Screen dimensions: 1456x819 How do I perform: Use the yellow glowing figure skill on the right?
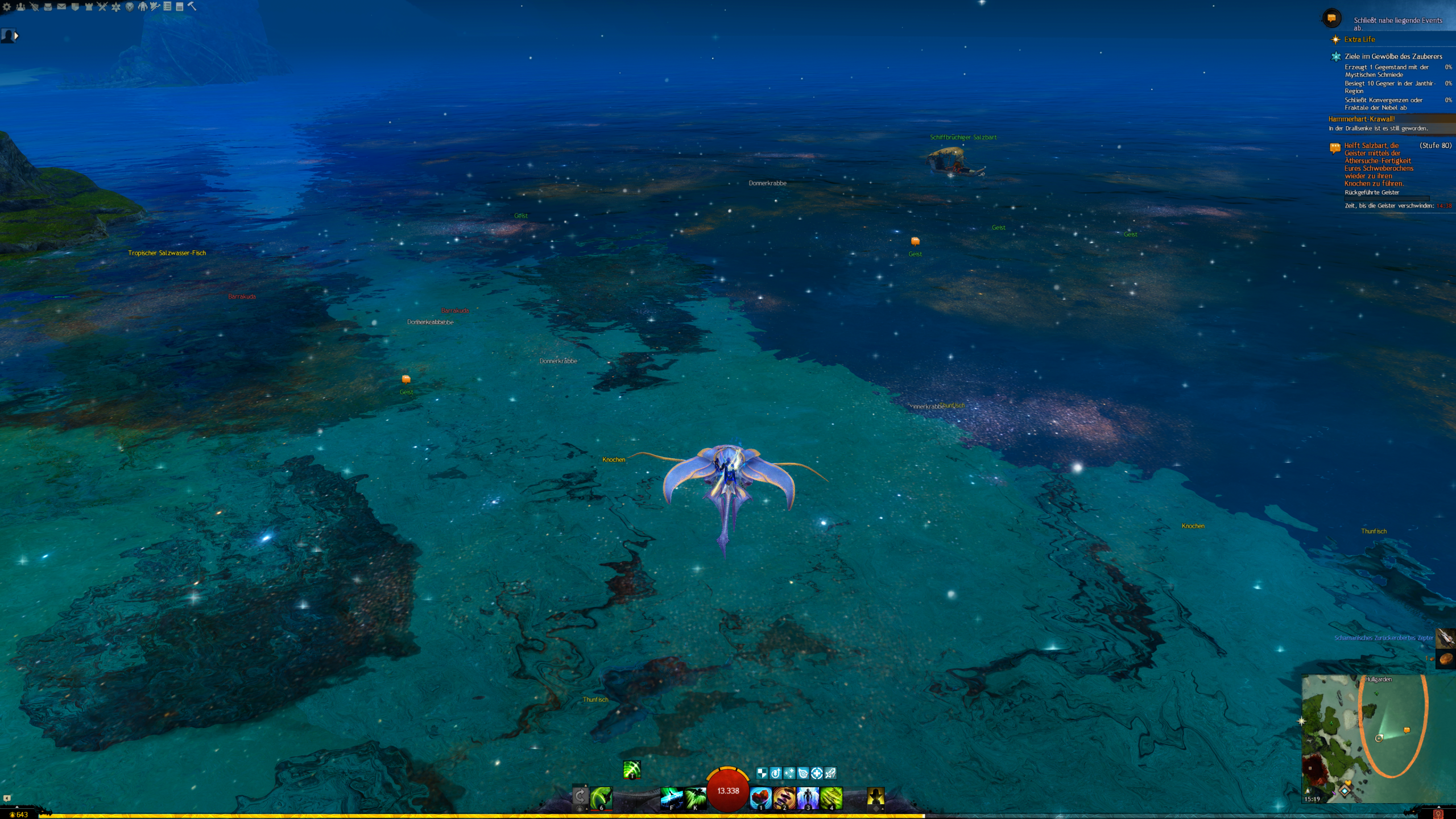pyautogui.click(x=875, y=797)
